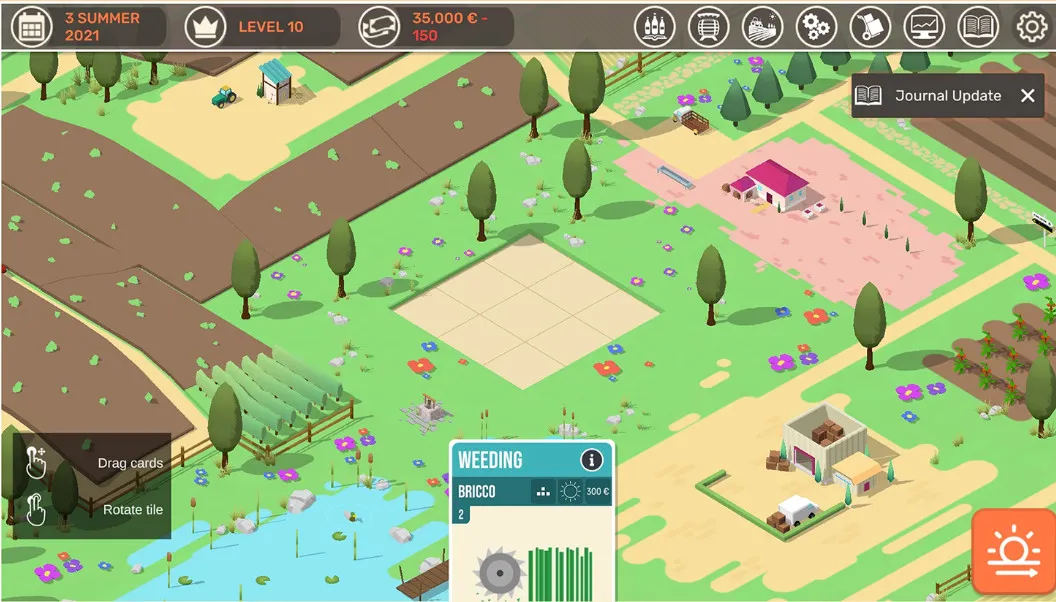The image size is (1056, 602).
Task: Click the double-gears production icon
Action: tap(817, 27)
